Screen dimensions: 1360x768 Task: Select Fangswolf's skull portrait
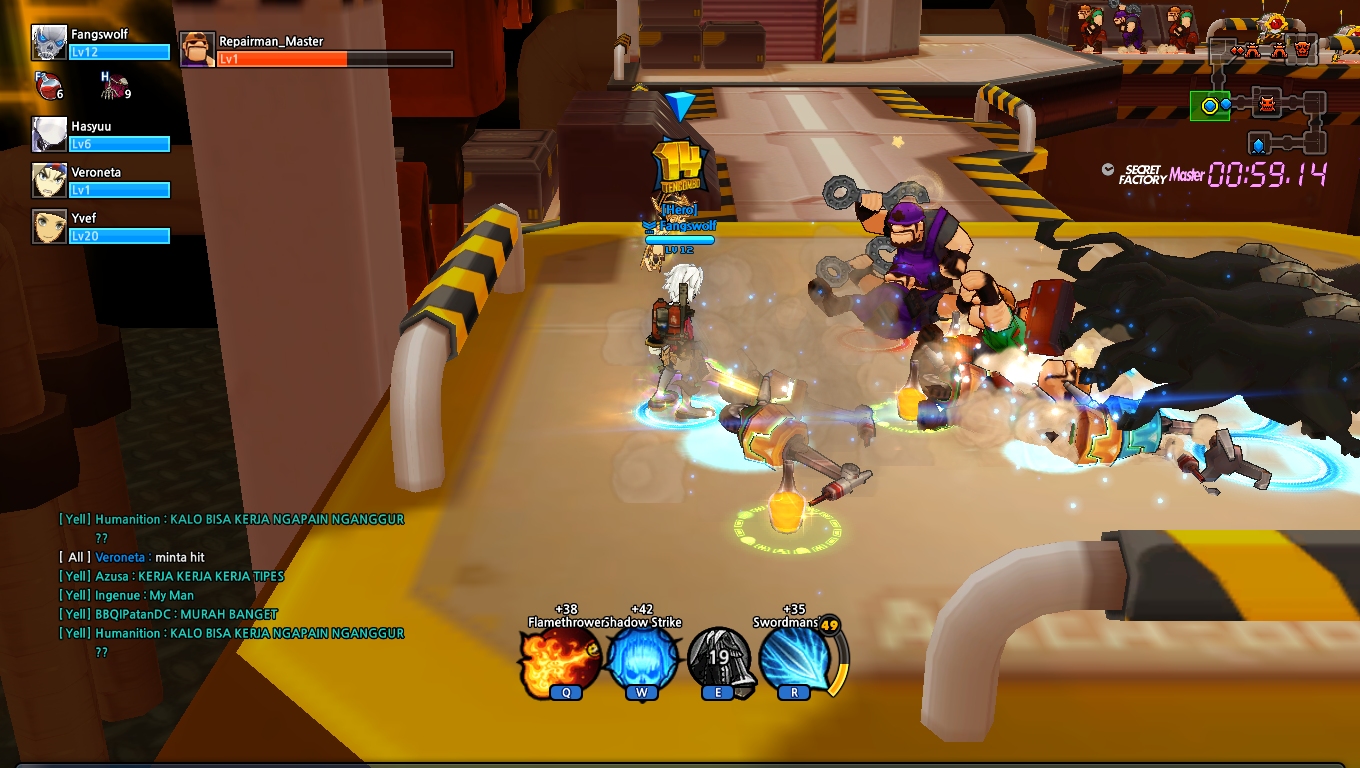pyautogui.click(x=49, y=43)
